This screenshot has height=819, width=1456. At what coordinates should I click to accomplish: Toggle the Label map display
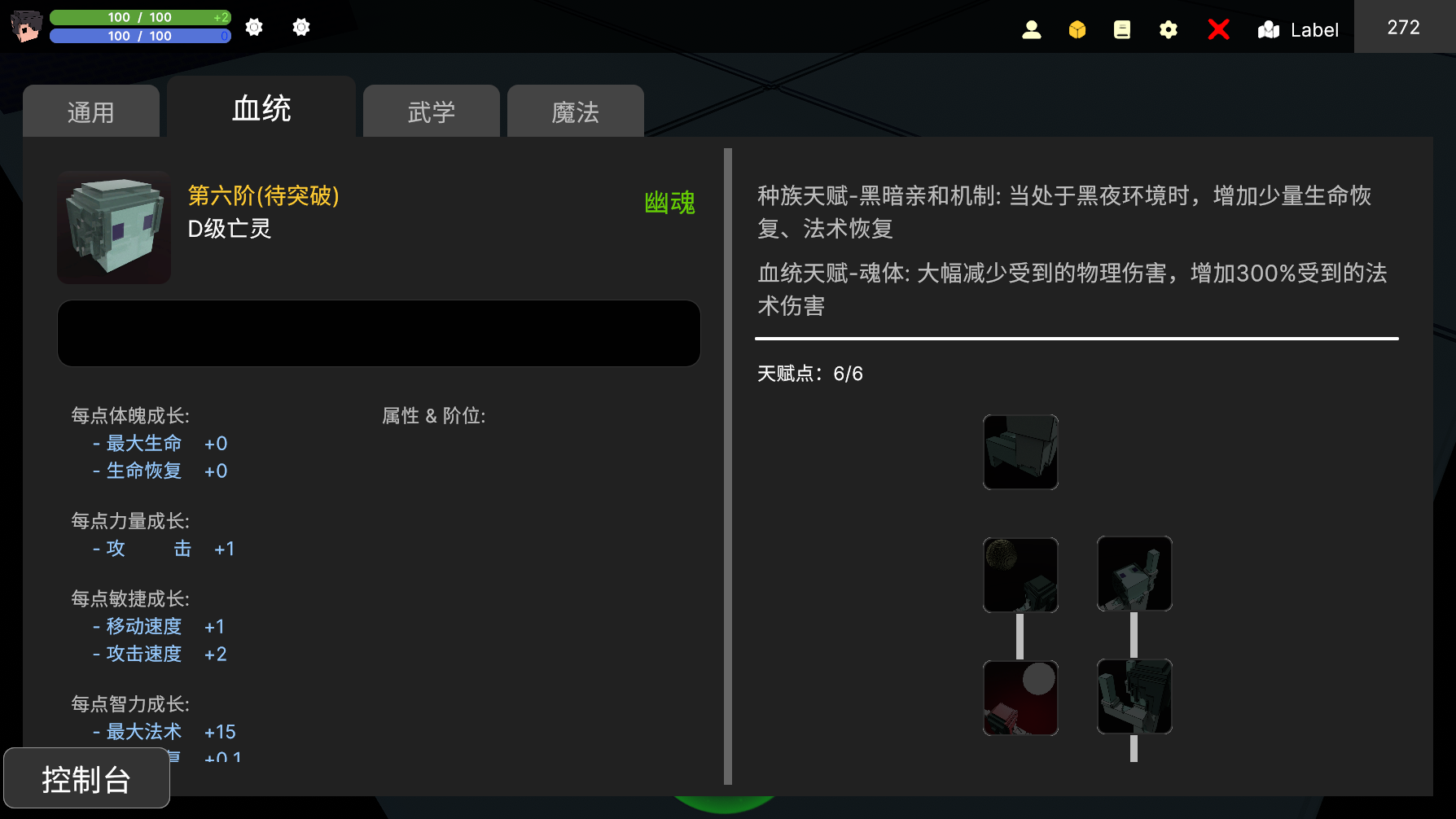pos(1298,30)
